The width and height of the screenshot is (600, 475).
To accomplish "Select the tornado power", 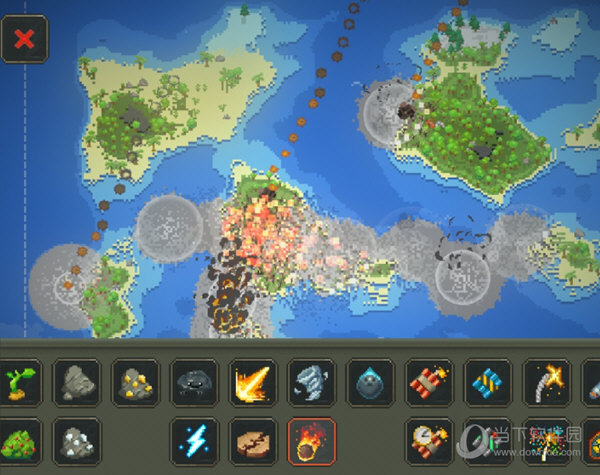I will [x=311, y=382].
